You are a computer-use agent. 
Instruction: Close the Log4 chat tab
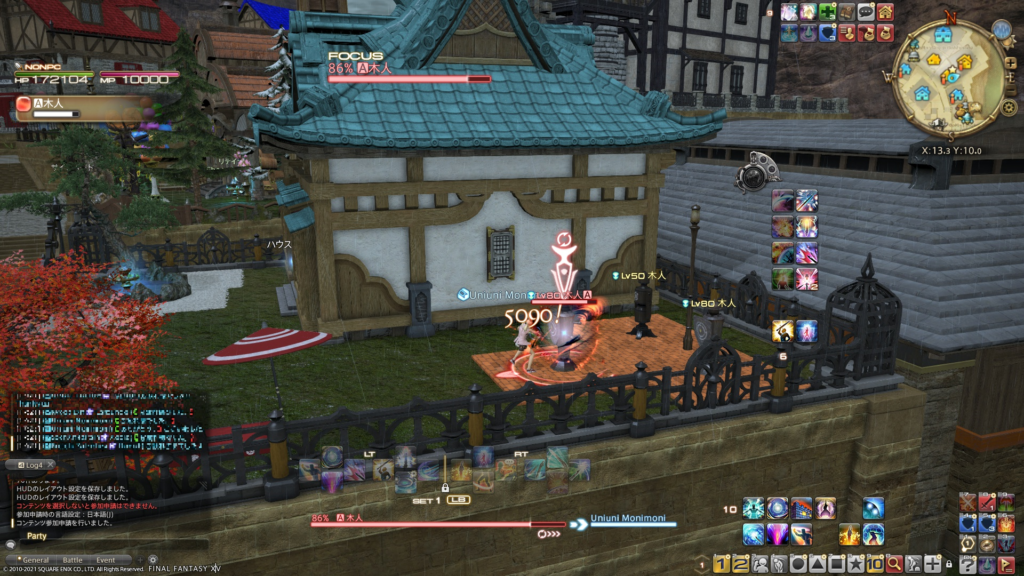click(x=50, y=465)
